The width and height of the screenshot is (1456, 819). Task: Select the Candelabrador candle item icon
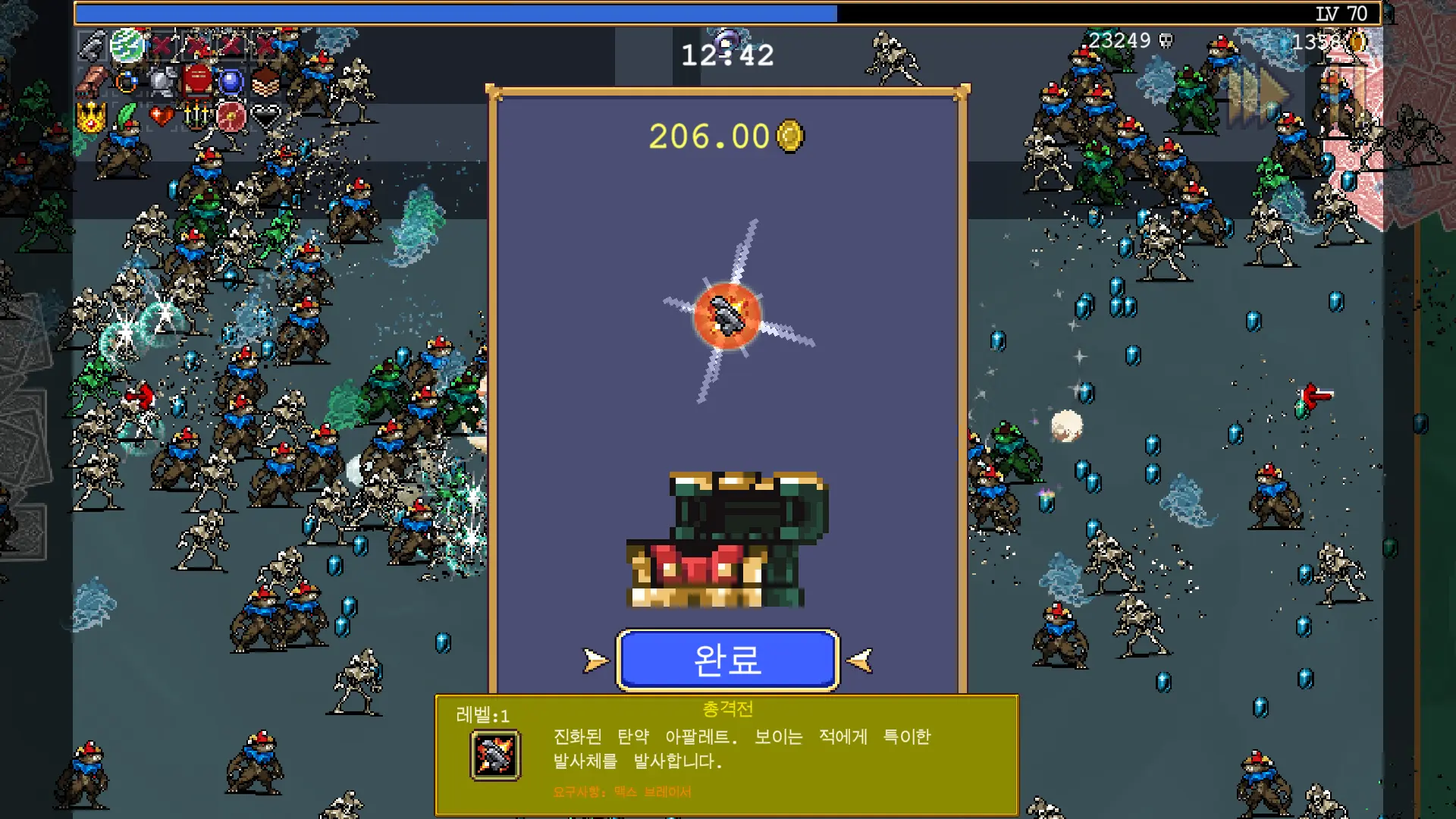pos(196,118)
